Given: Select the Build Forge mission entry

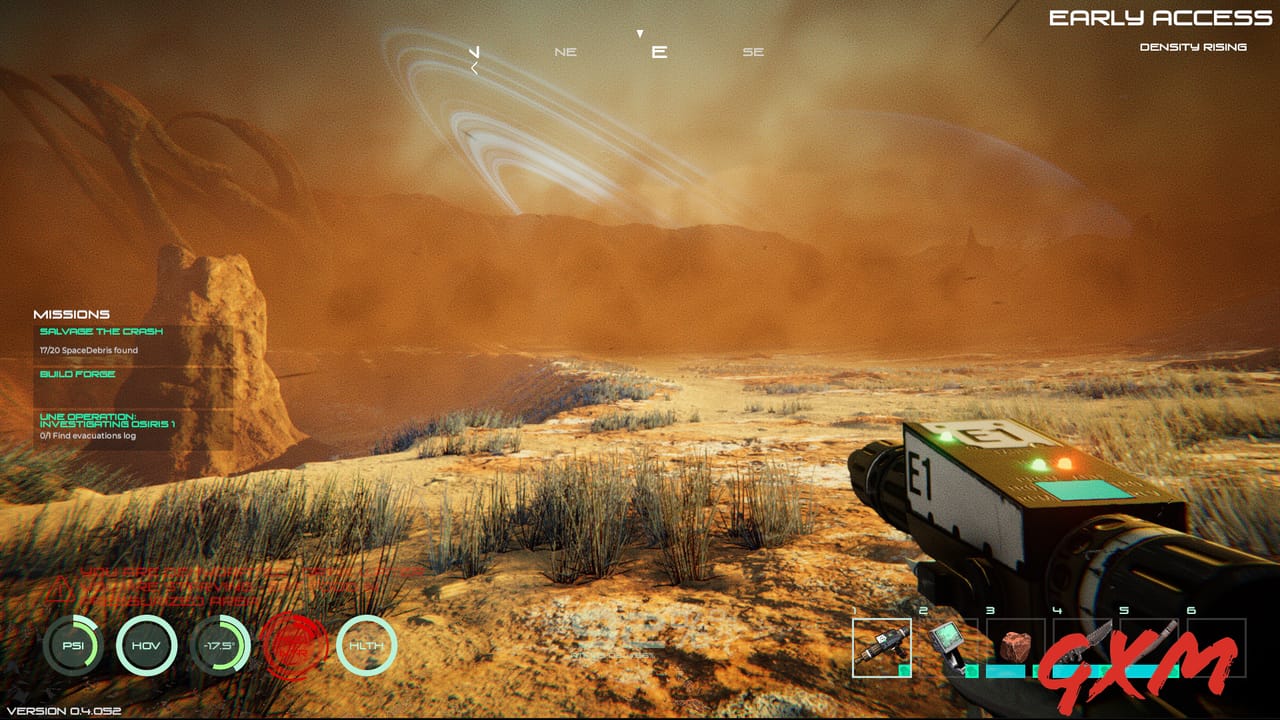Looking at the screenshot, I should [x=78, y=375].
